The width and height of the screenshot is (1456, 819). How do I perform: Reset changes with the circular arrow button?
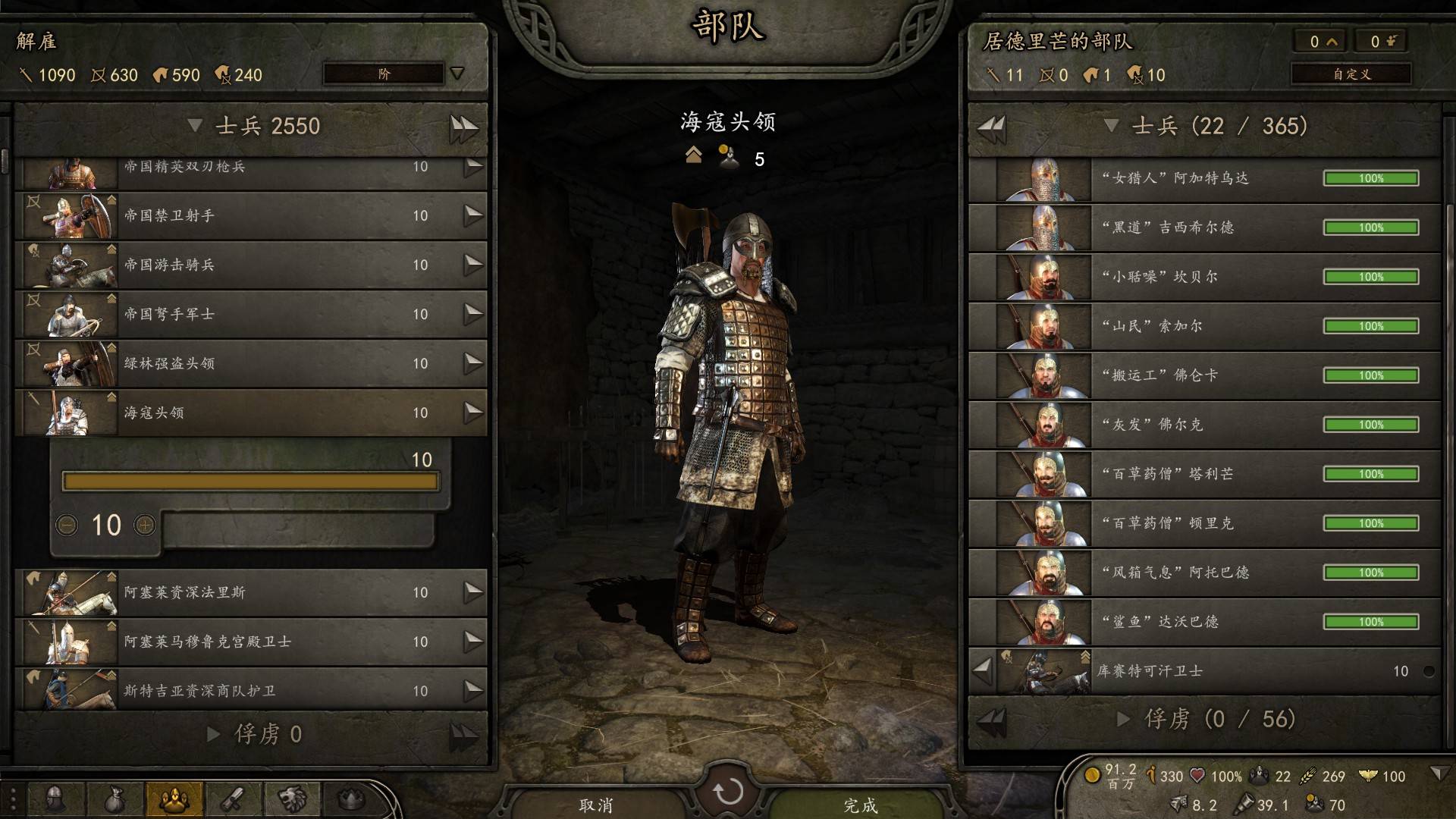tap(728, 792)
